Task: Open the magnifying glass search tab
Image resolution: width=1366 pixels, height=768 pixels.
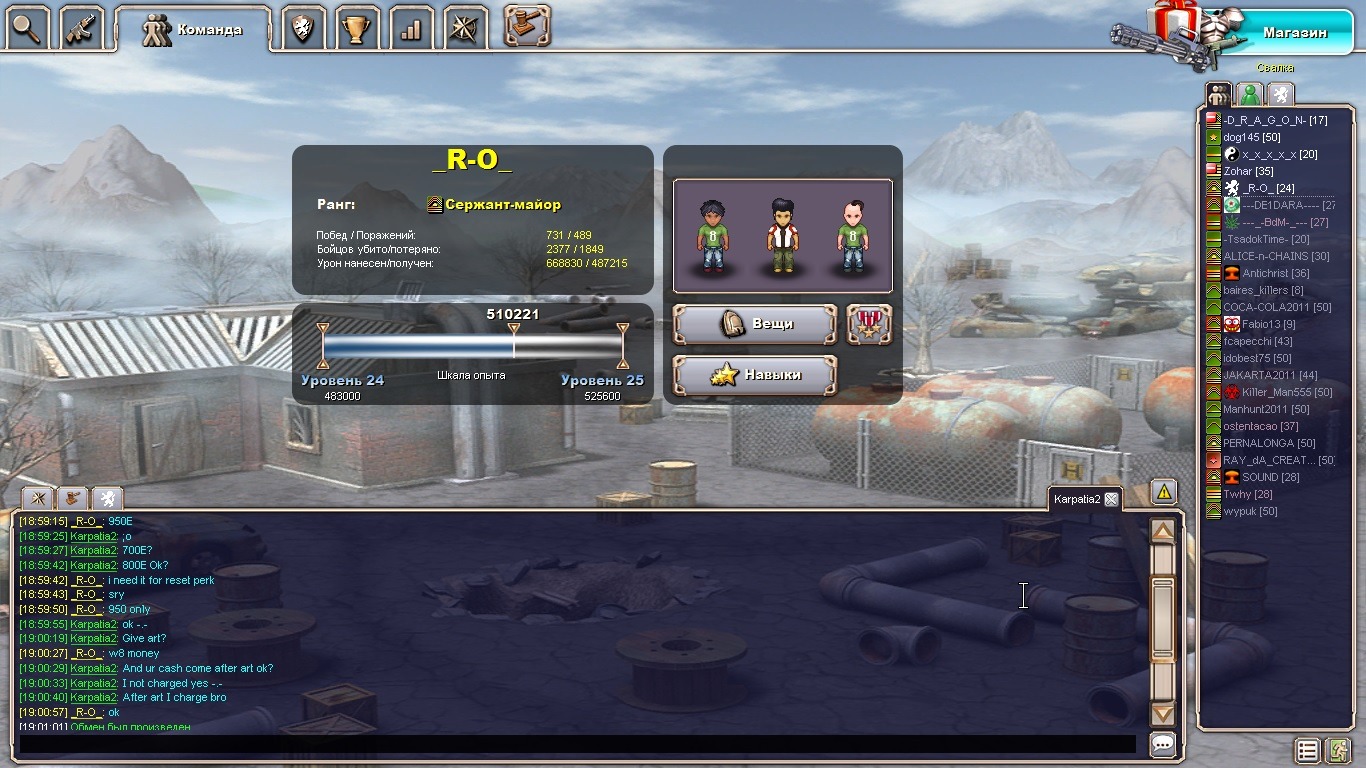Action: 28,28
